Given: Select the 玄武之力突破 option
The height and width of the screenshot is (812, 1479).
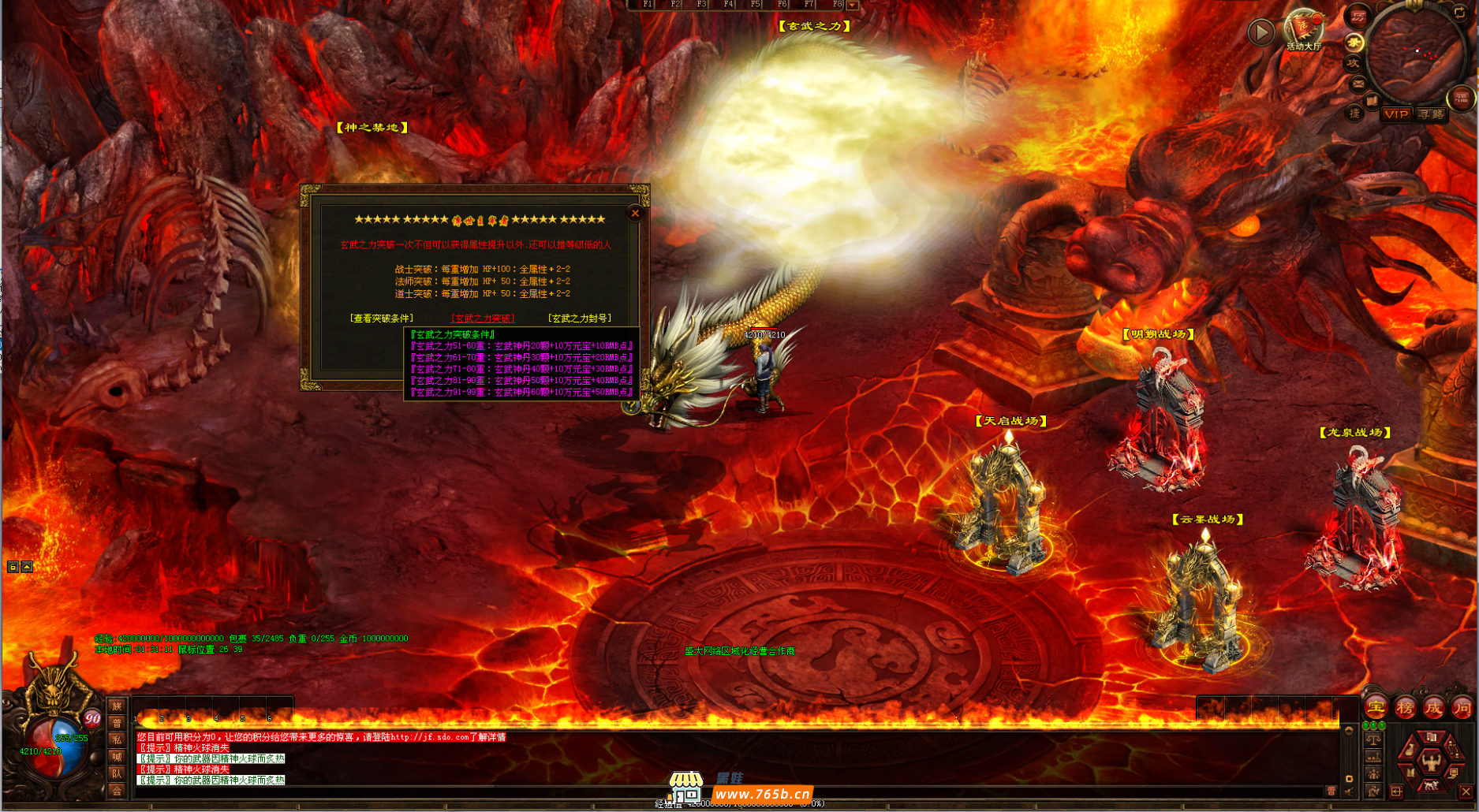Looking at the screenshot, I should (483, 318).
